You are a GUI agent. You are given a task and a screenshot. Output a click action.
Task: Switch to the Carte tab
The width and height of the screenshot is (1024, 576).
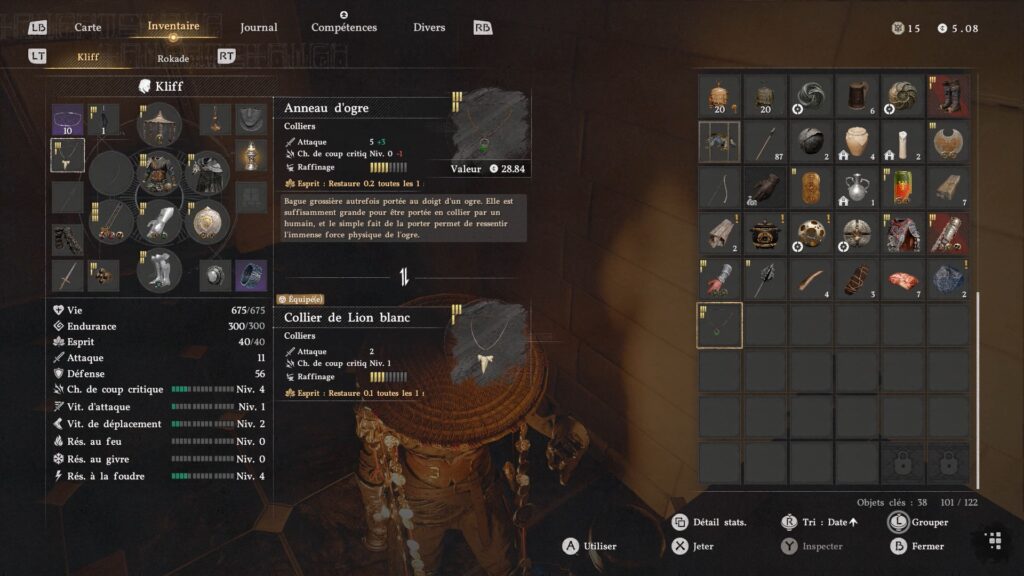(x=88, y=27)
